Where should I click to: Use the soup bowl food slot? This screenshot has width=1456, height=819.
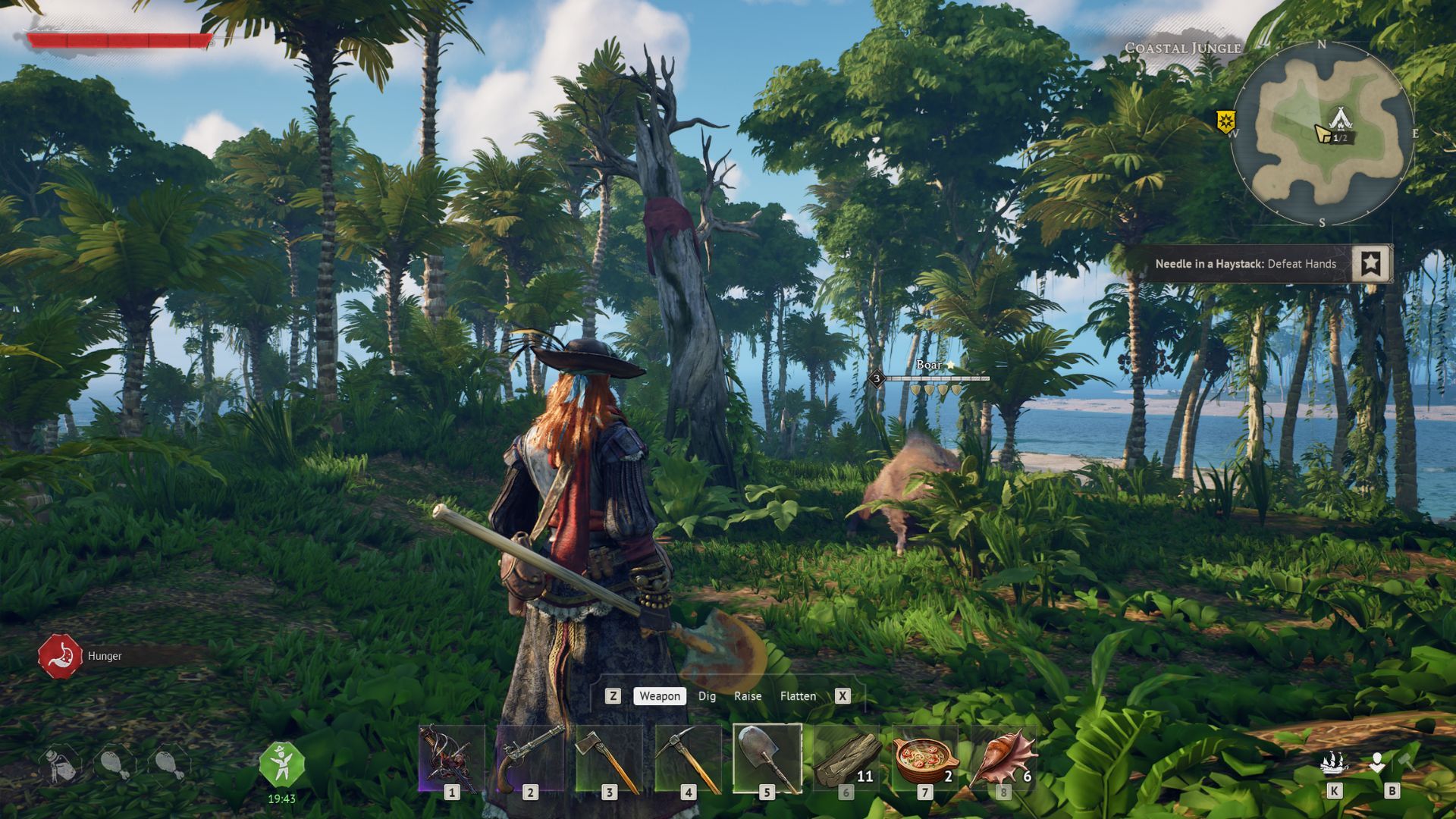[924, 759]
